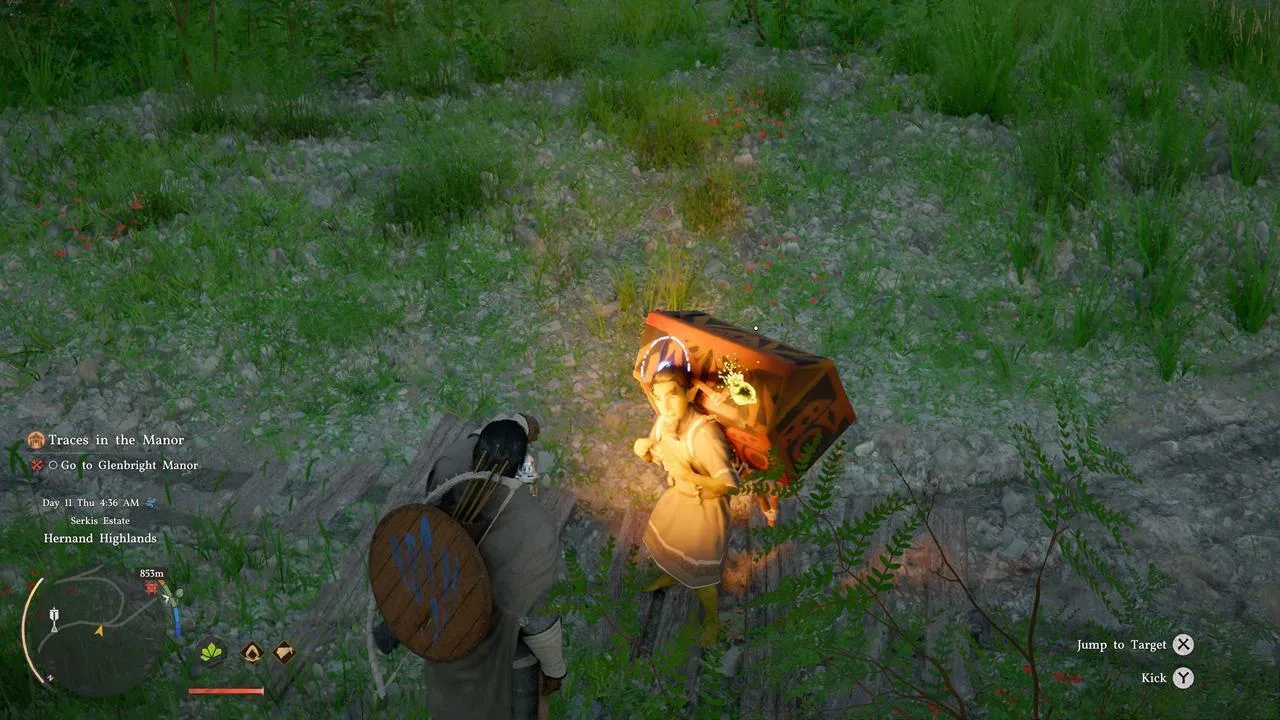
Task: Click the wind weather icon beside the time
Action: pyautogui.click(x=150, y=503)
